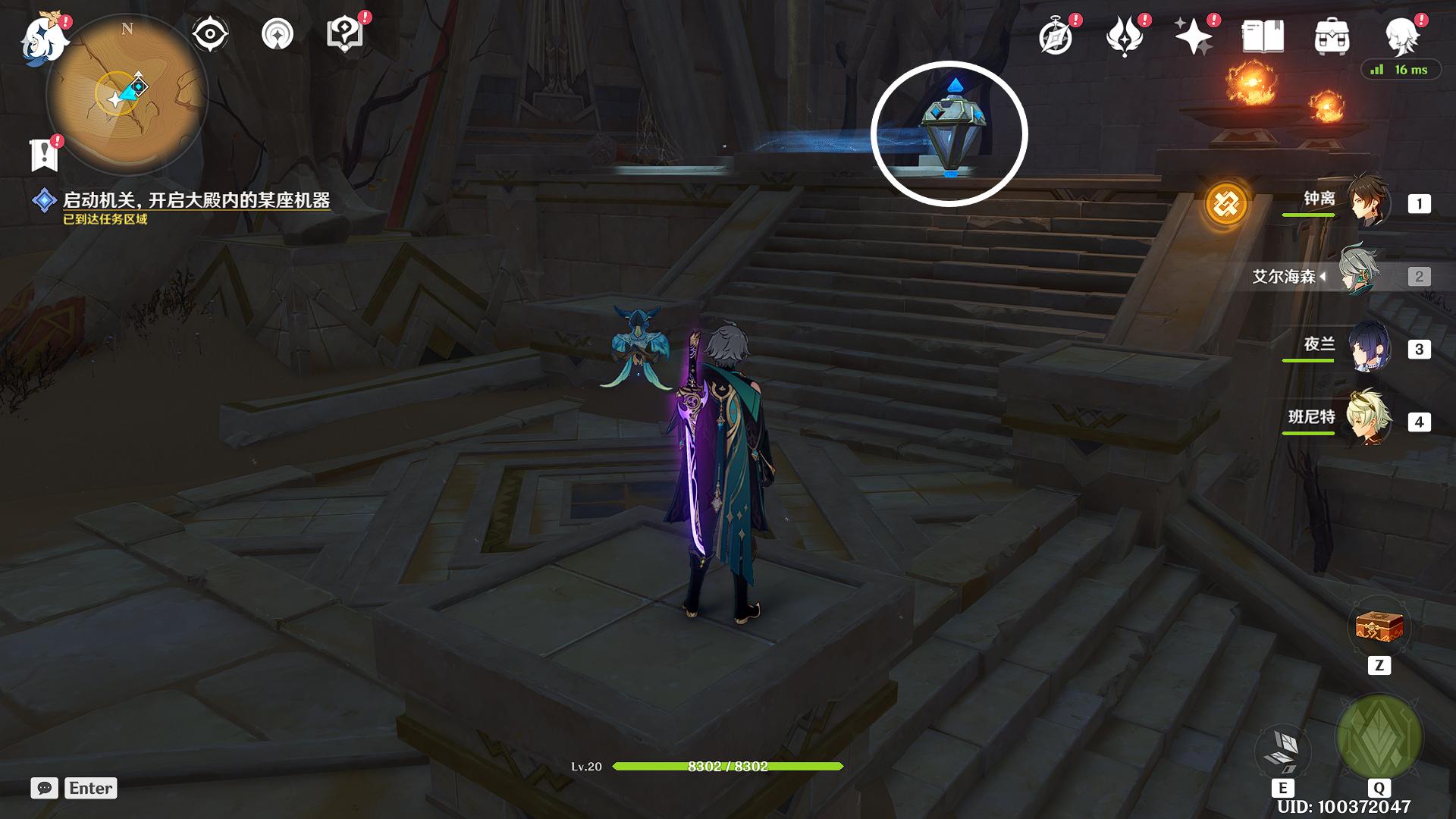The width and height of the screenshot is (1456, 819).
Task: Toggle elemental sight eye icon
Action: point(209,34)
